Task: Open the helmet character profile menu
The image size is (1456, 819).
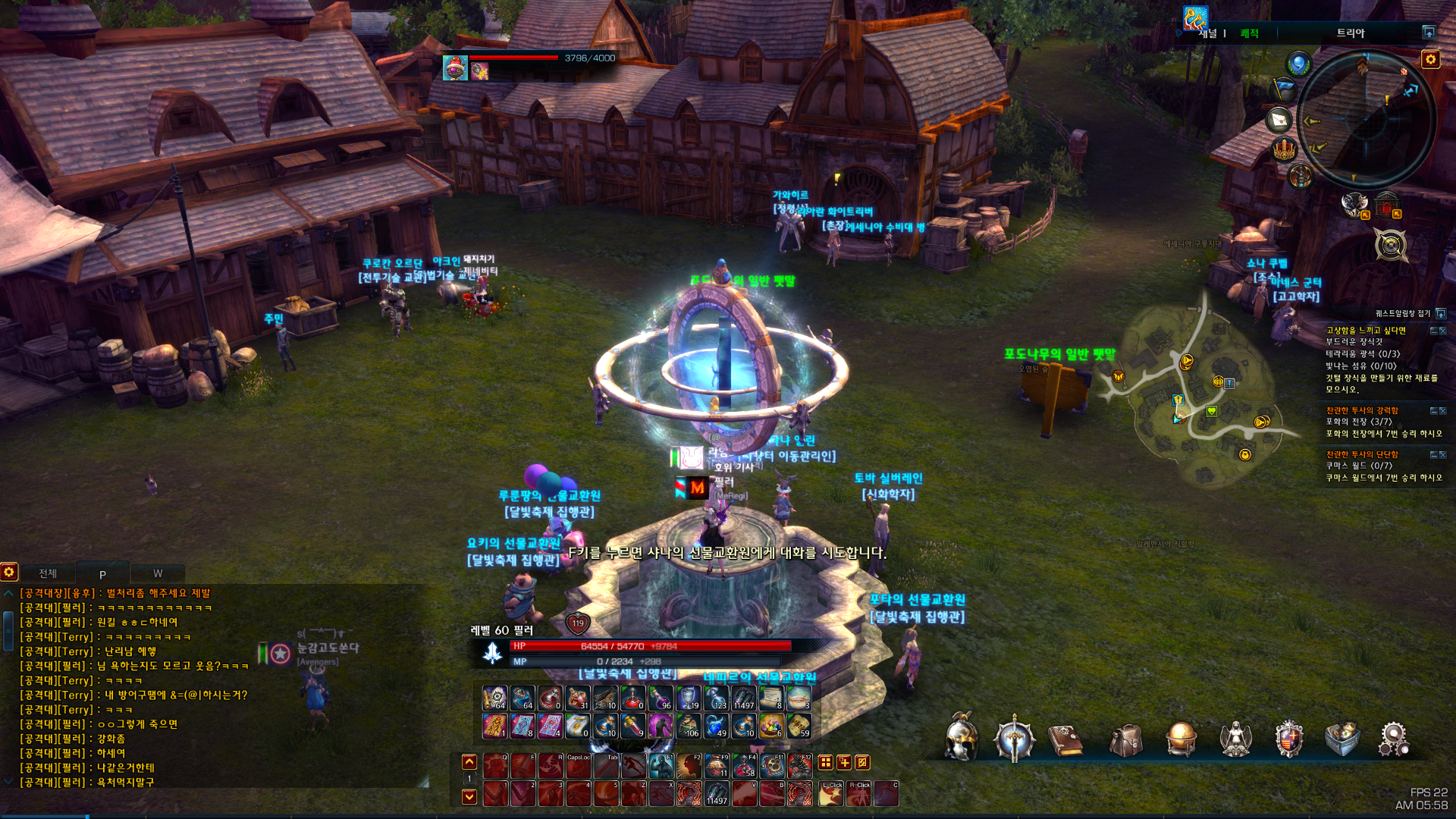Action: pyautogui.click(x=961, y=739)
